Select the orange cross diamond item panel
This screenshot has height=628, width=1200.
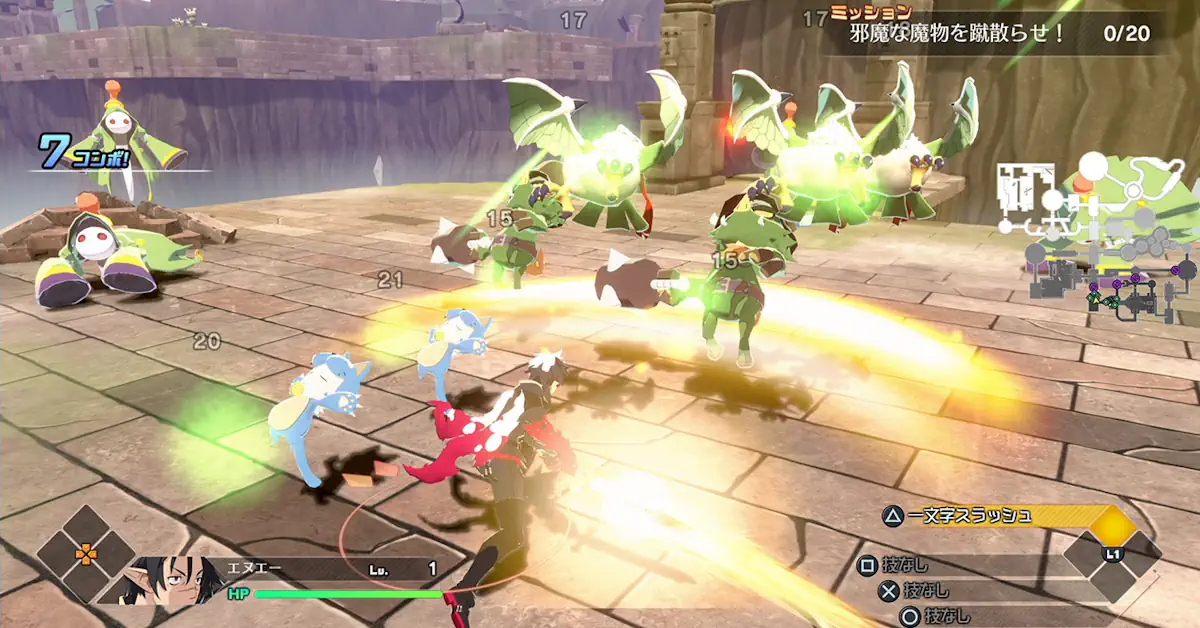[x=87, y=551]
